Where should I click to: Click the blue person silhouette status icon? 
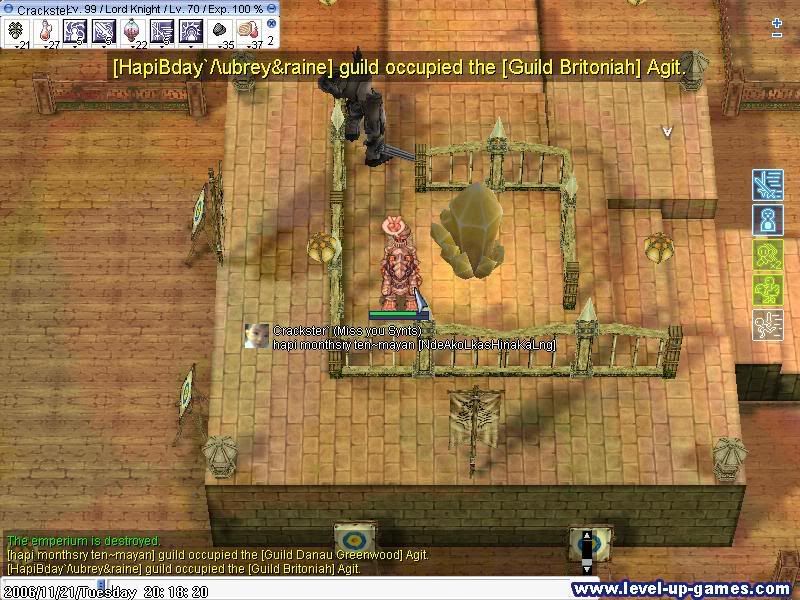pyautogui.click(x=767, y=220)
